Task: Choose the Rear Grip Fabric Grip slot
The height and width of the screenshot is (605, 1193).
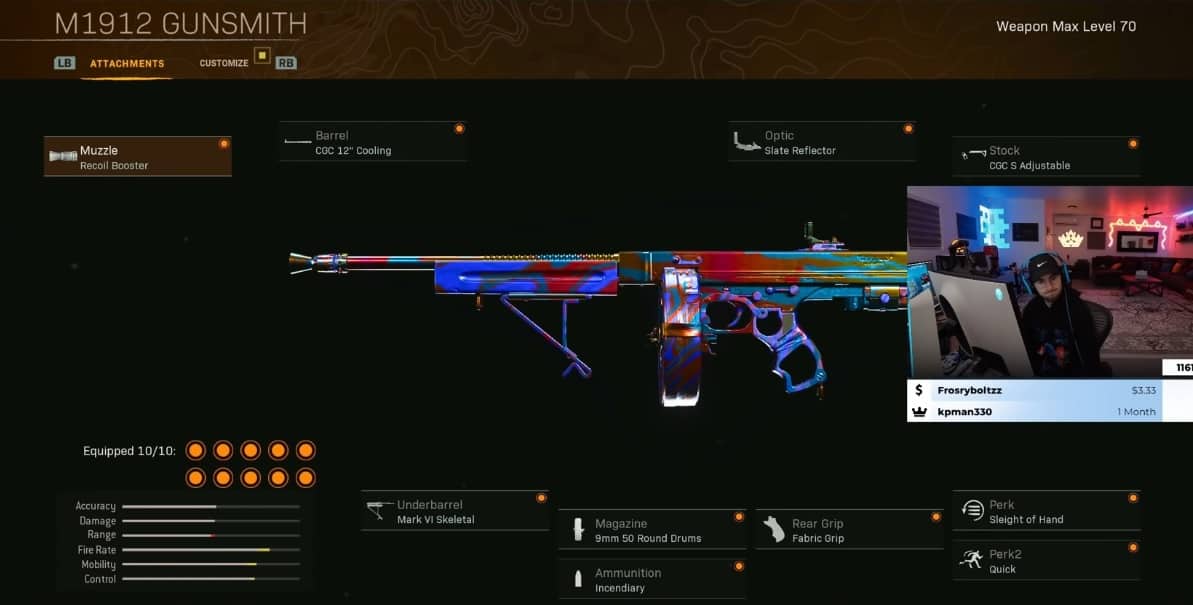Action: click(849, 530)
